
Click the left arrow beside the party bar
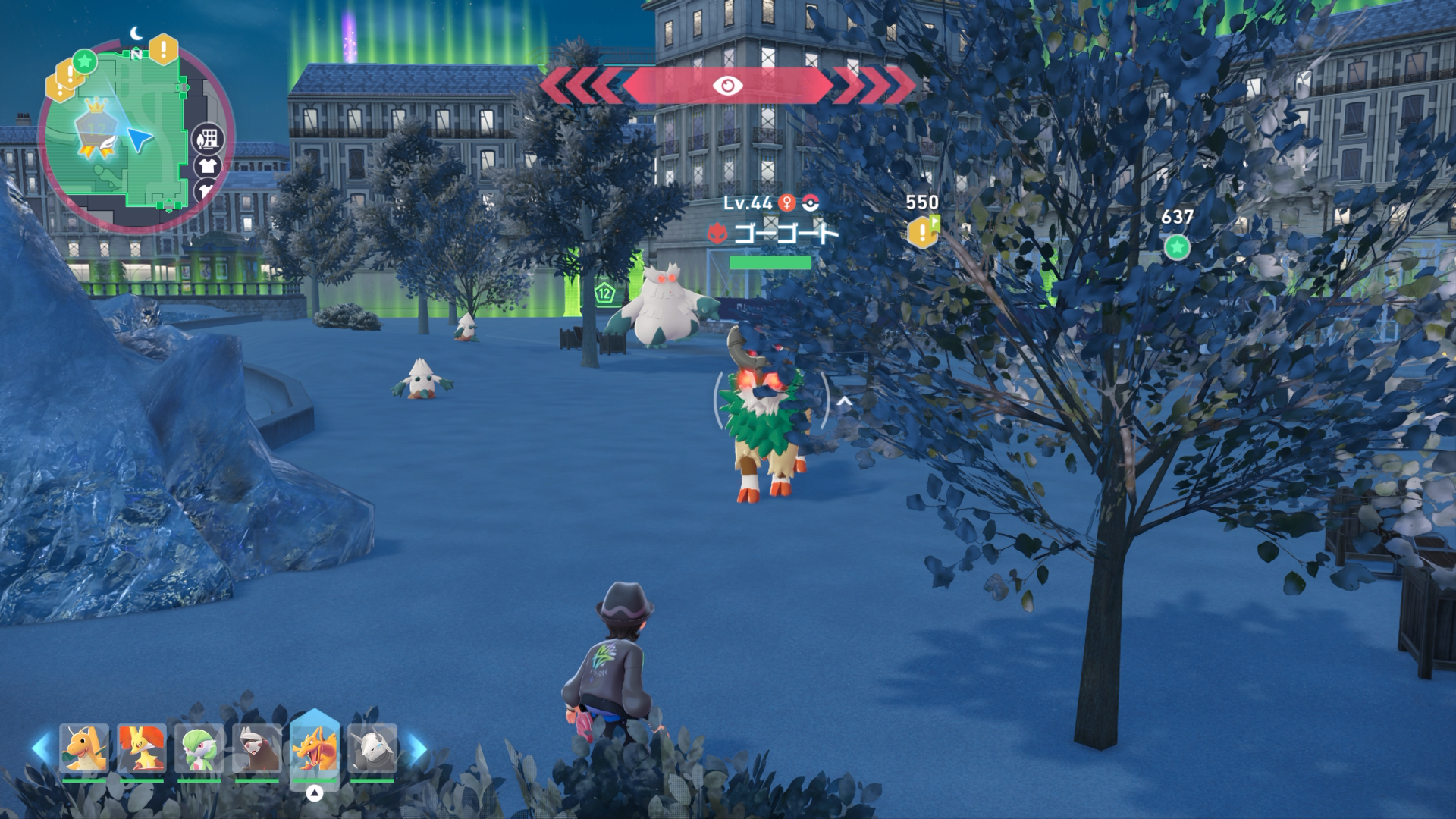(x=42, y=748)
